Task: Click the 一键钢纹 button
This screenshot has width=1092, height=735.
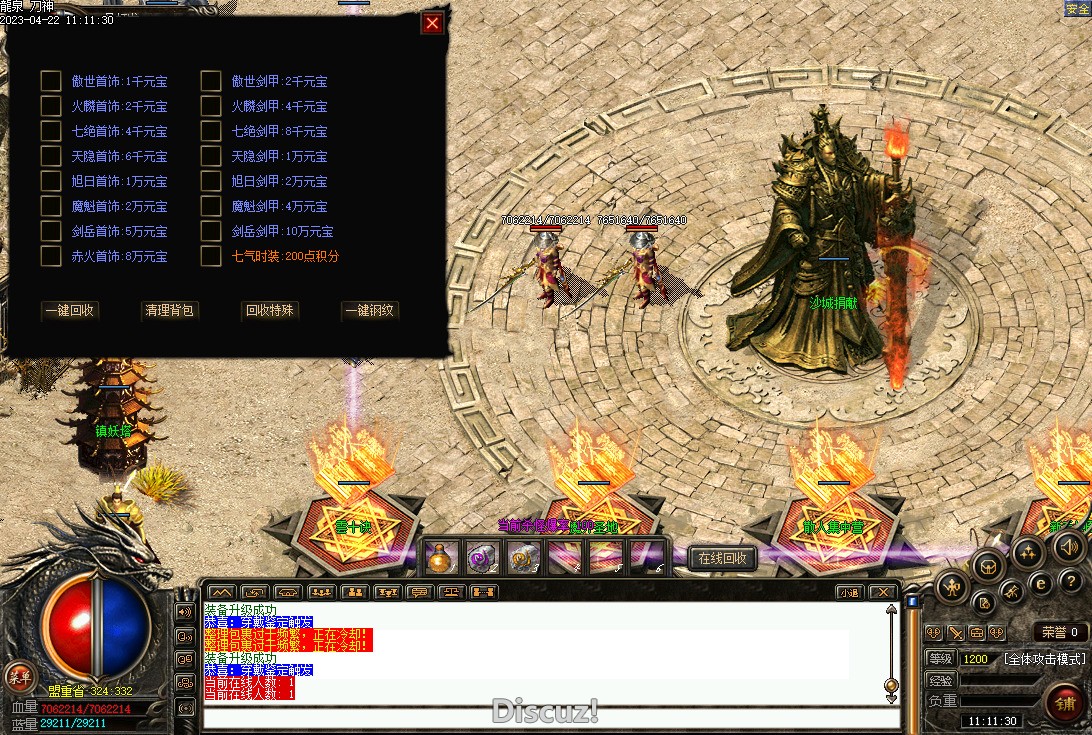Action: [370, 311]
